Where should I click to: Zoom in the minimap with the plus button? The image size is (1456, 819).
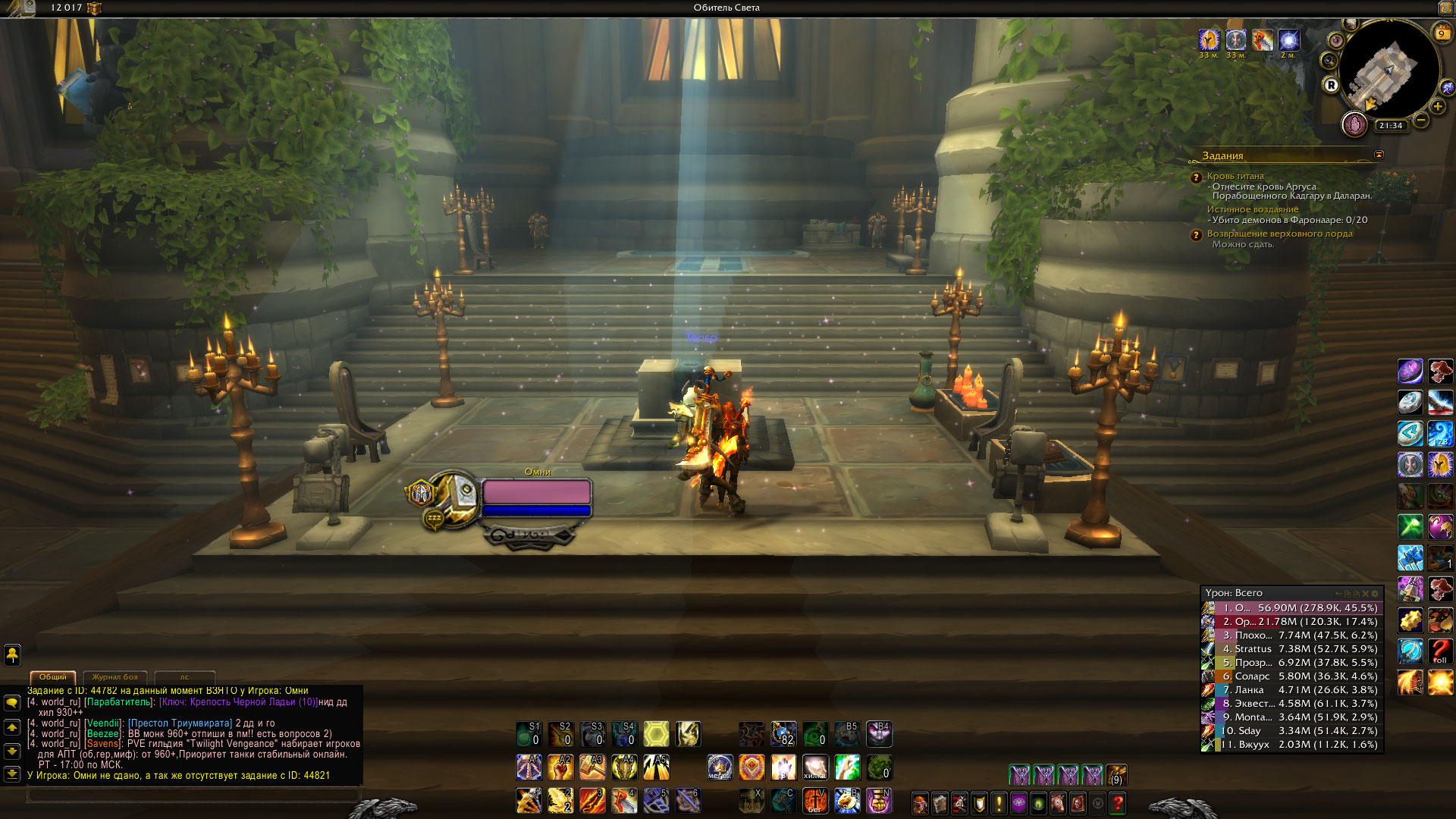1438,107
